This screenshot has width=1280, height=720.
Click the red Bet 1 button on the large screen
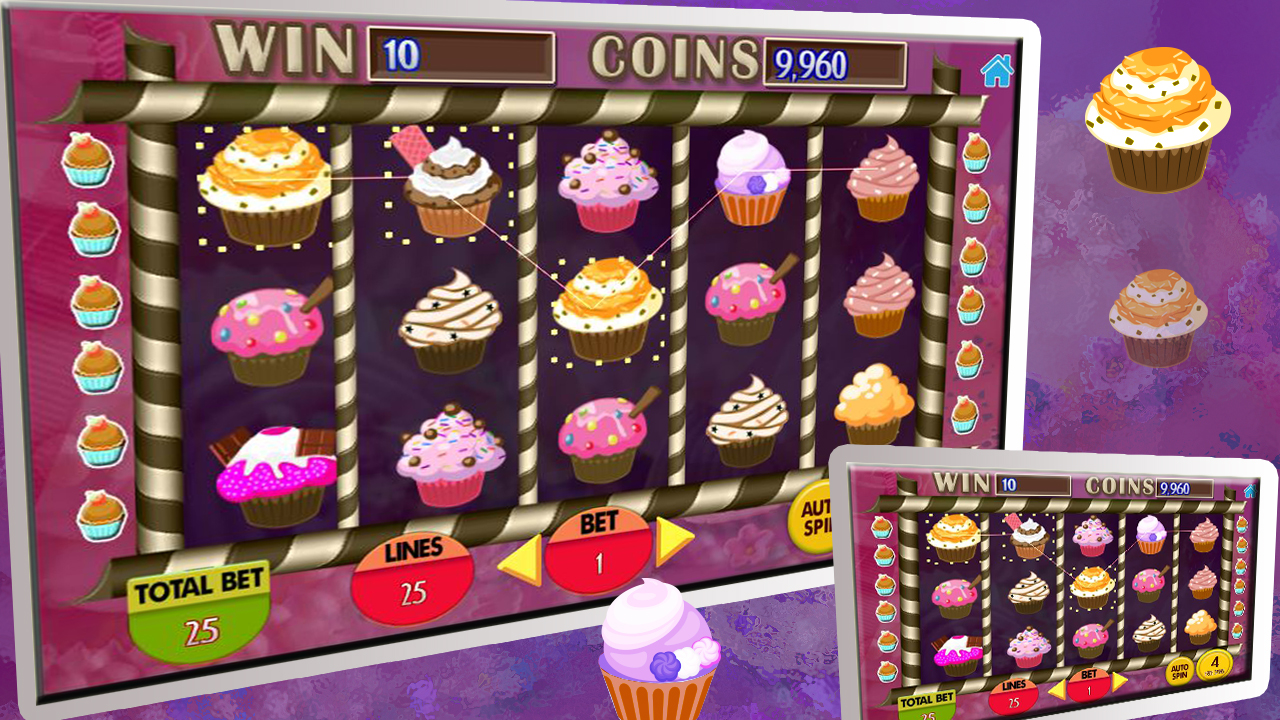pyautogui.click(x=599, y=553)
